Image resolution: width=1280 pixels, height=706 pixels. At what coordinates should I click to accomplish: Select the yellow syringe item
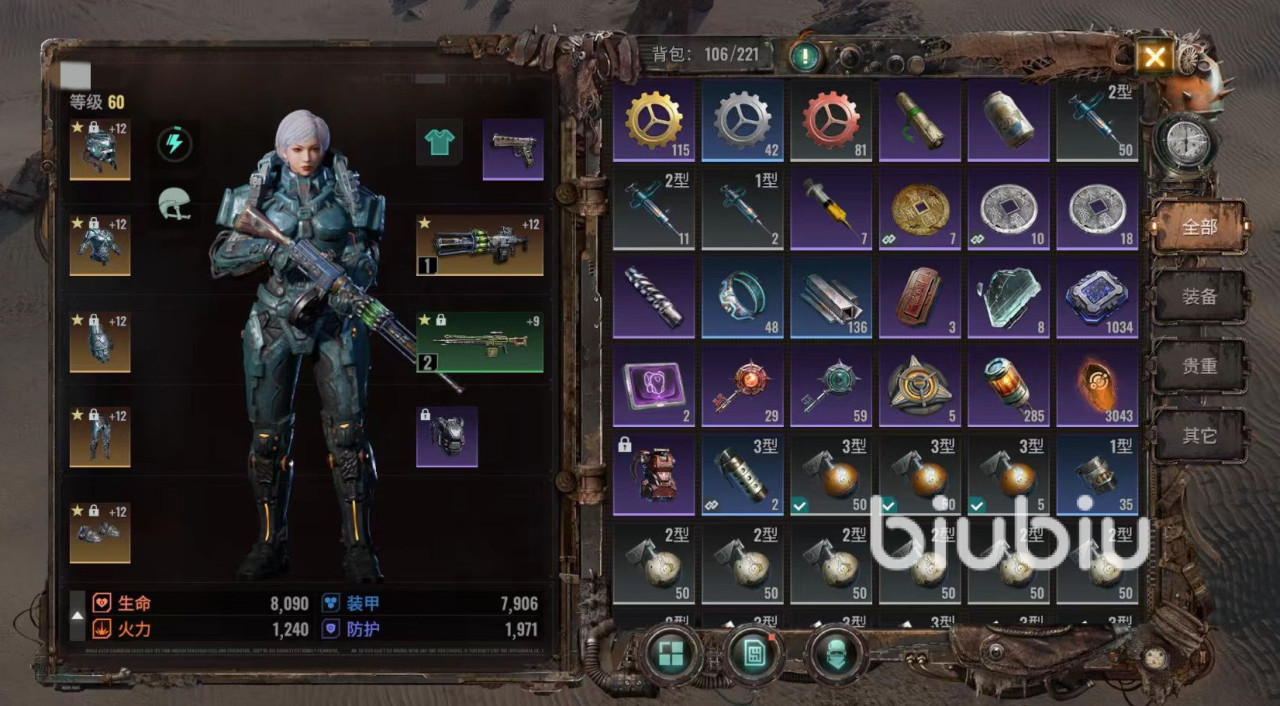coord(831,209)
